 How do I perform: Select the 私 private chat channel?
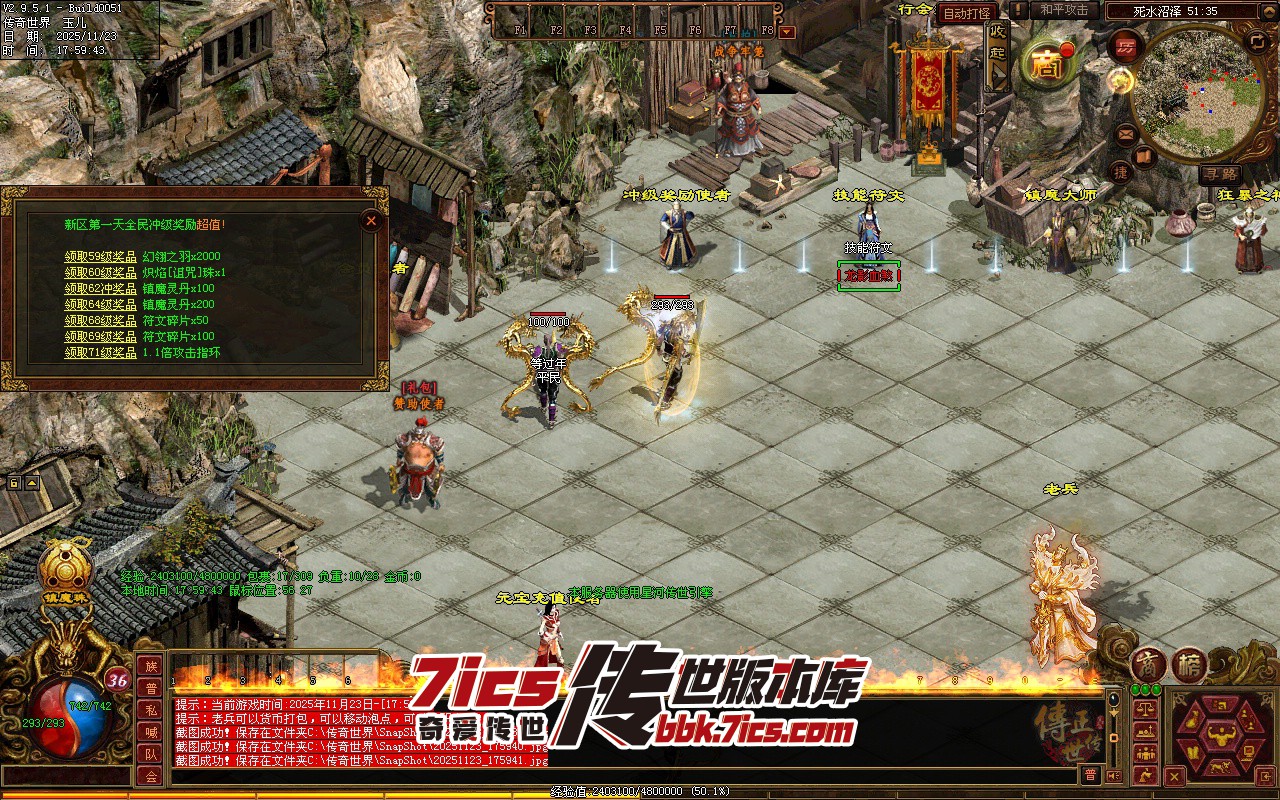[x=150, y=710]
